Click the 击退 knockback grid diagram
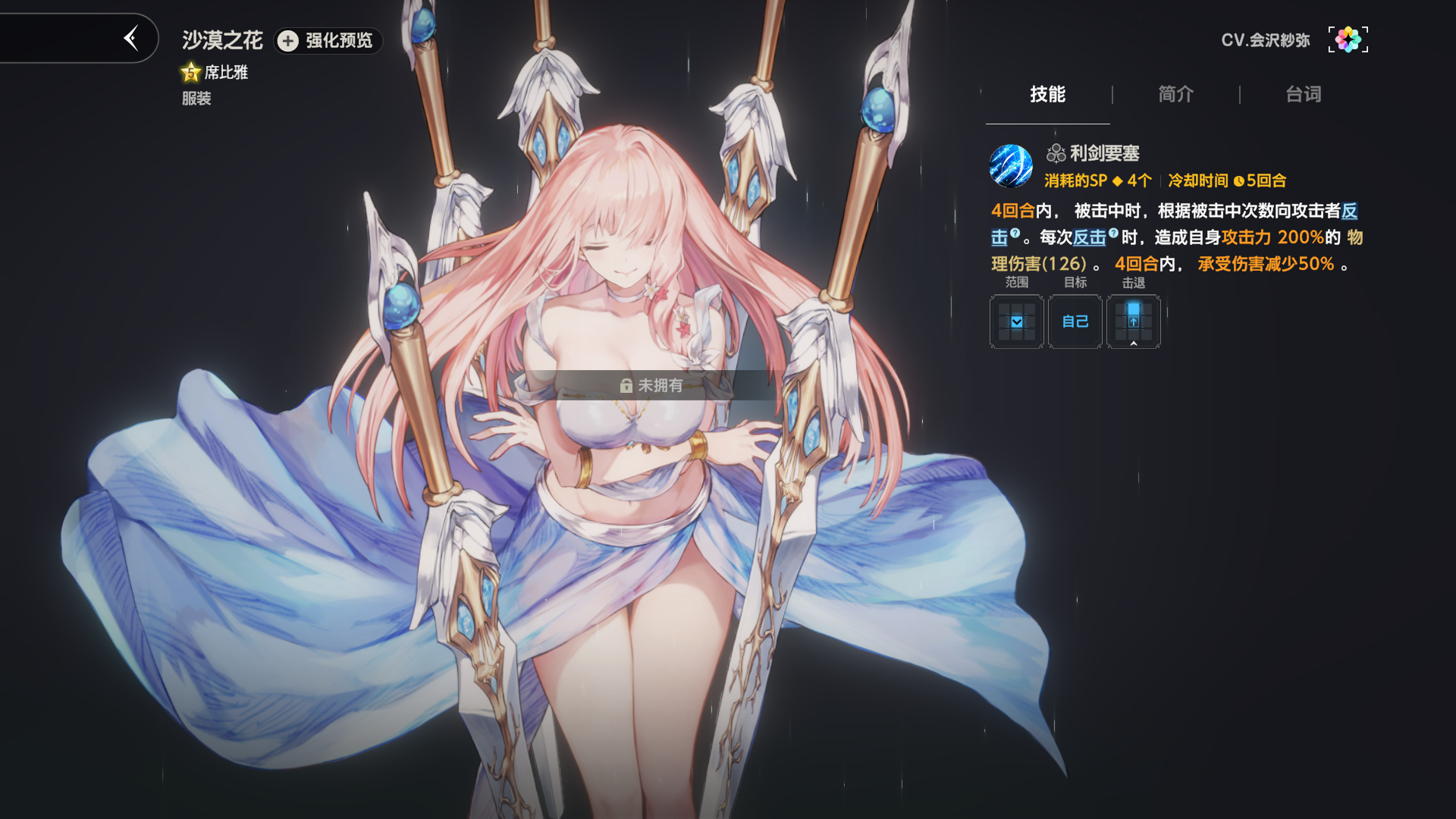 point(1134,322)
